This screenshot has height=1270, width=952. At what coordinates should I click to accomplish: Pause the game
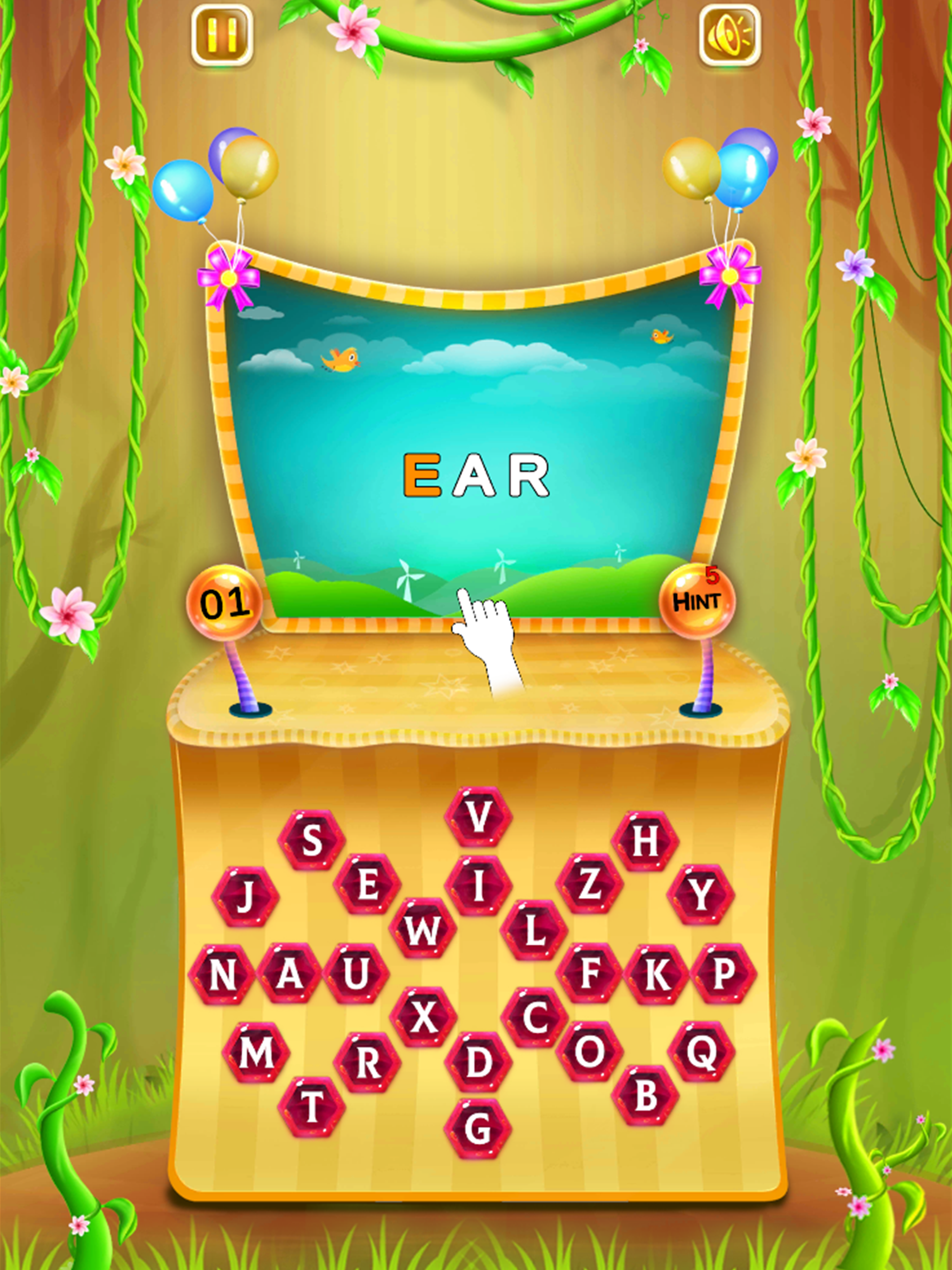click(x=222, y=36)
